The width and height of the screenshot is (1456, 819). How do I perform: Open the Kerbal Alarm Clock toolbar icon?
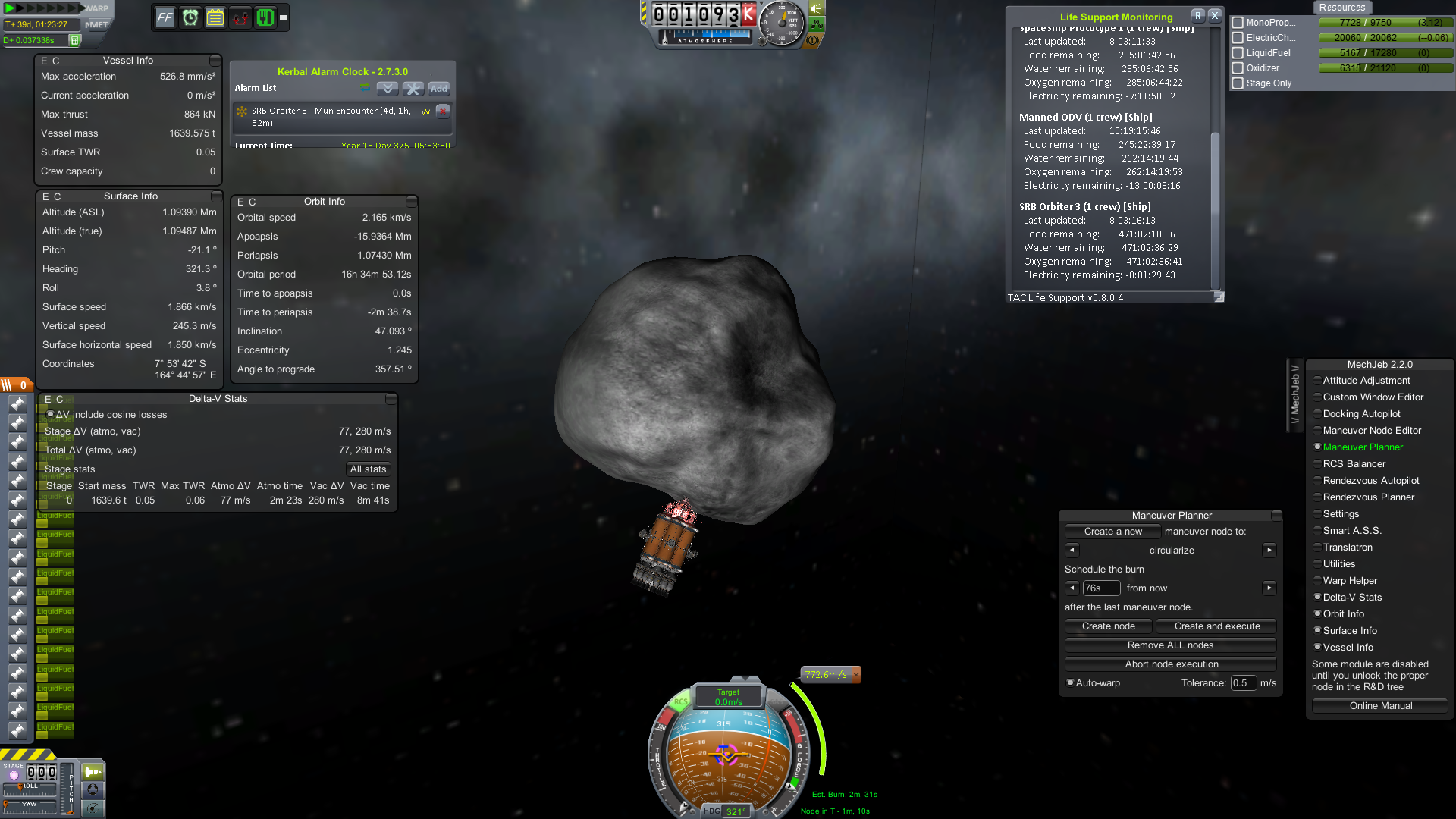click(189, 17)
